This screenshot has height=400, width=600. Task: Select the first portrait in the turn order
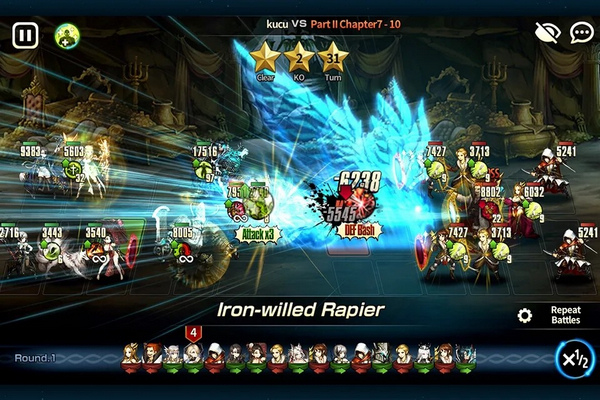click(130, 356)
